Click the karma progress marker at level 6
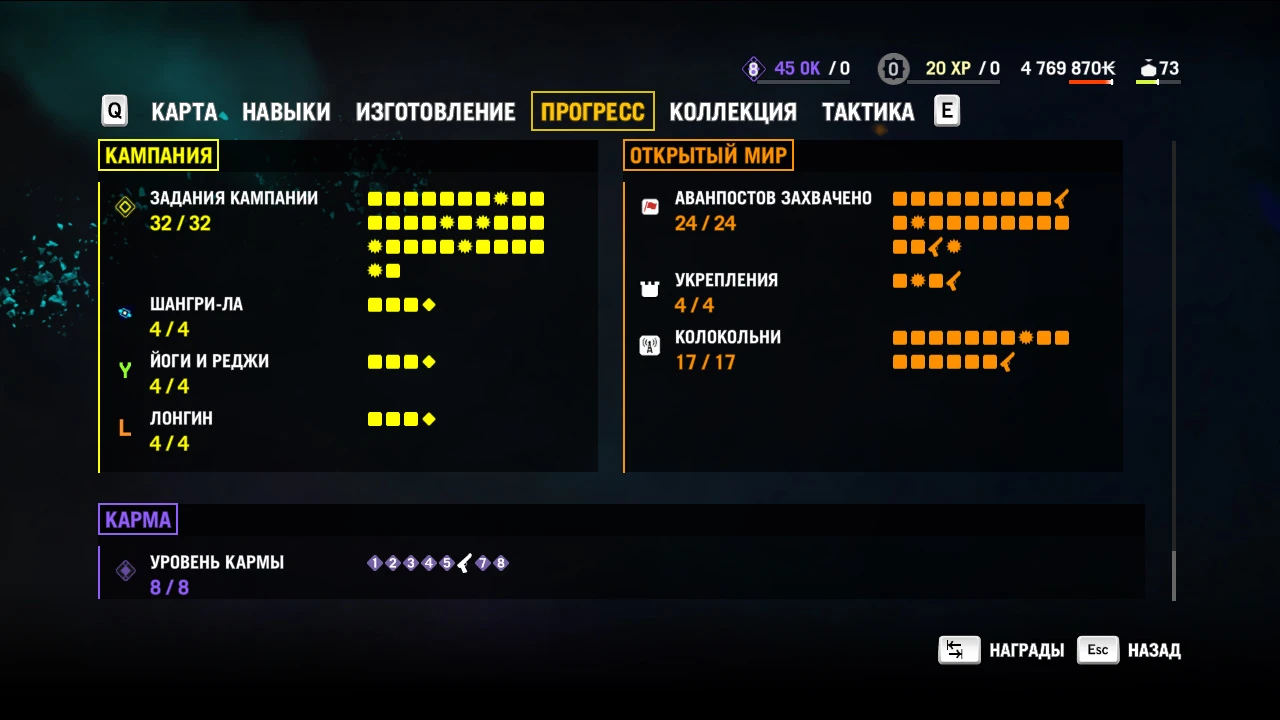The image size is (1280, 720). click(x=463, y=563)
